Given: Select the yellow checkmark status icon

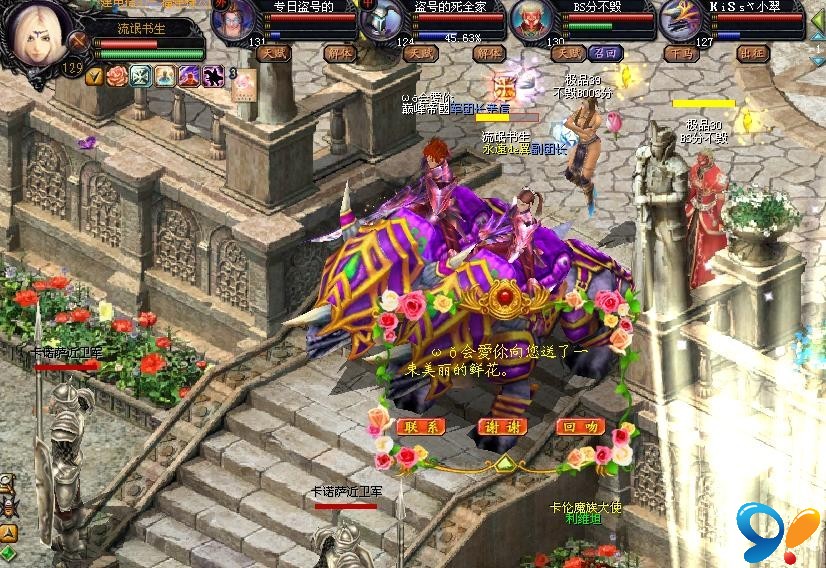Looking at the screenshot, I should 95,76.
